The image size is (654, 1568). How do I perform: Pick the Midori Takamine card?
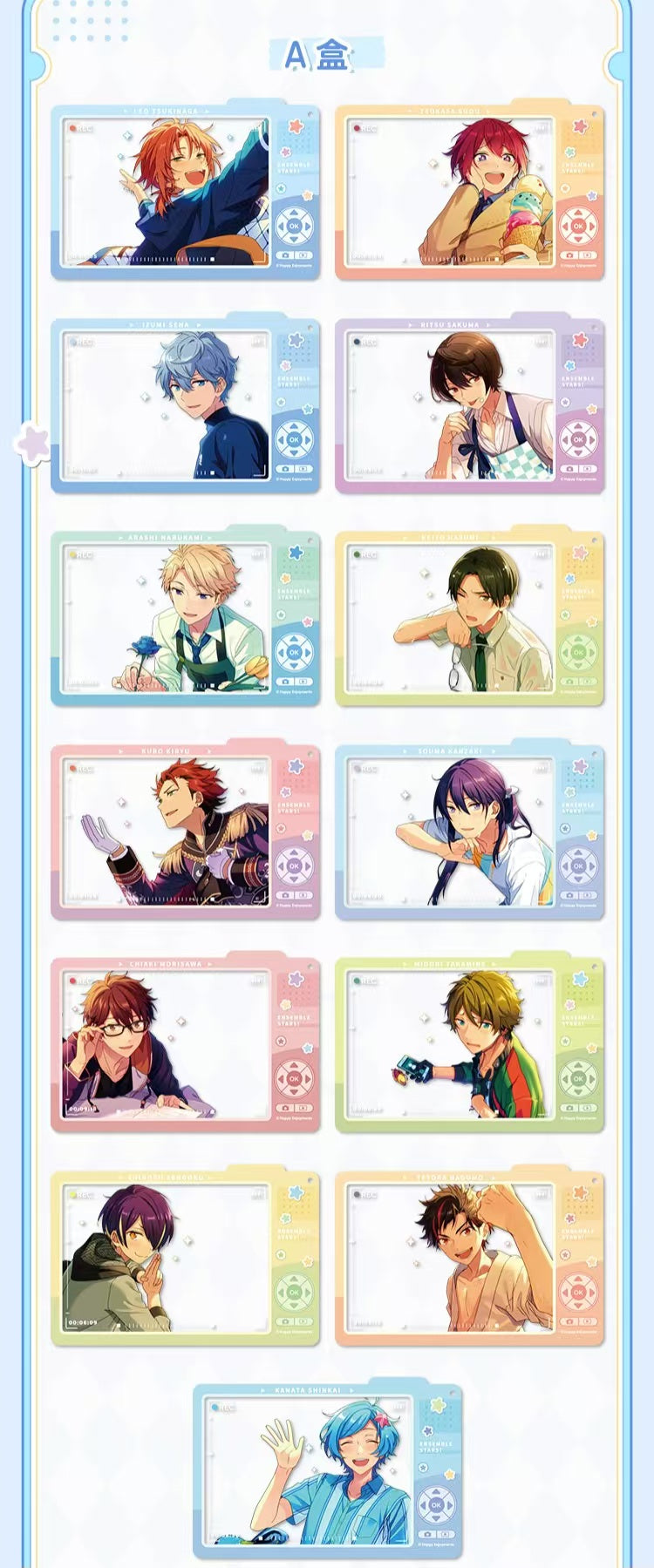point(469,1045)
